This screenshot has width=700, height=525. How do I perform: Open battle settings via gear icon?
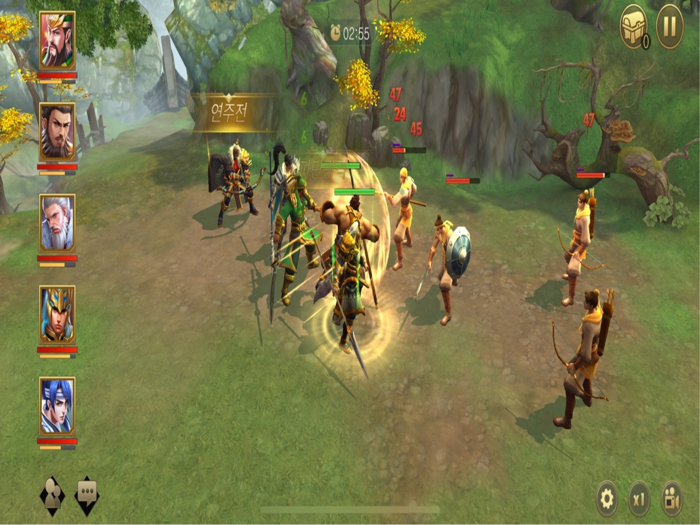pos(607,497)
